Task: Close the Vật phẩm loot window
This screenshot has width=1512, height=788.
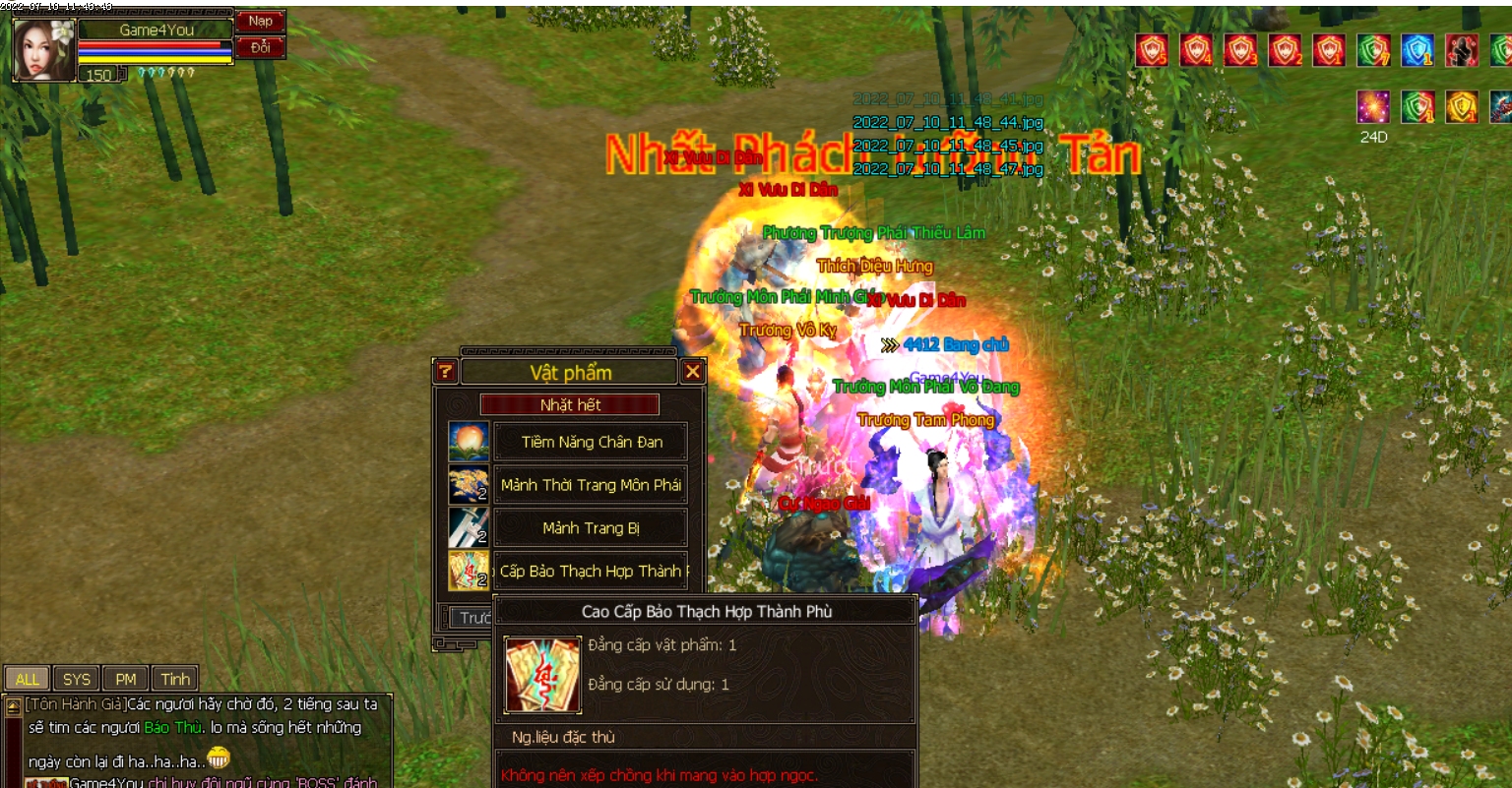Action: (693, 371)
